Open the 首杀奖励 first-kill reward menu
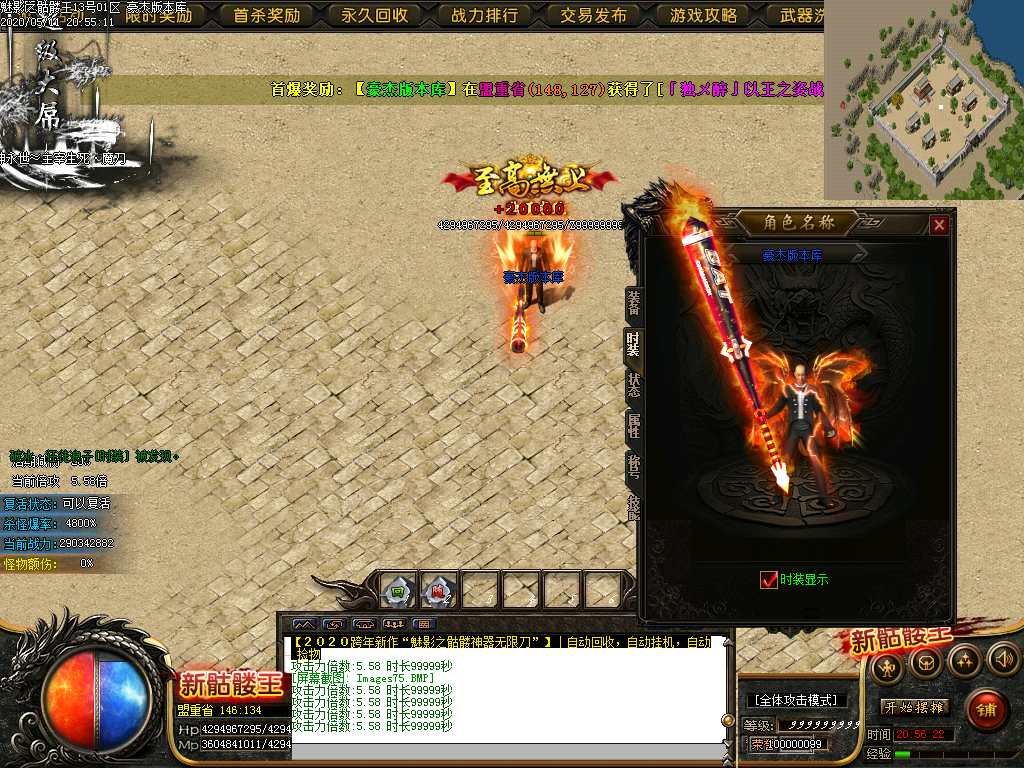The width and height of the screenshot is (1024, 768). tap(266, 15)
